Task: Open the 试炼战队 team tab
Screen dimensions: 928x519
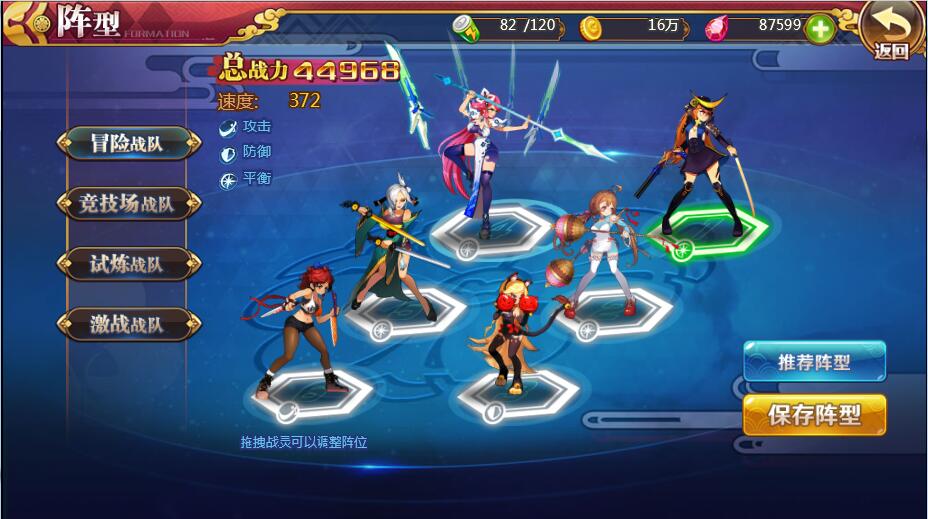Action: [127, 265]
